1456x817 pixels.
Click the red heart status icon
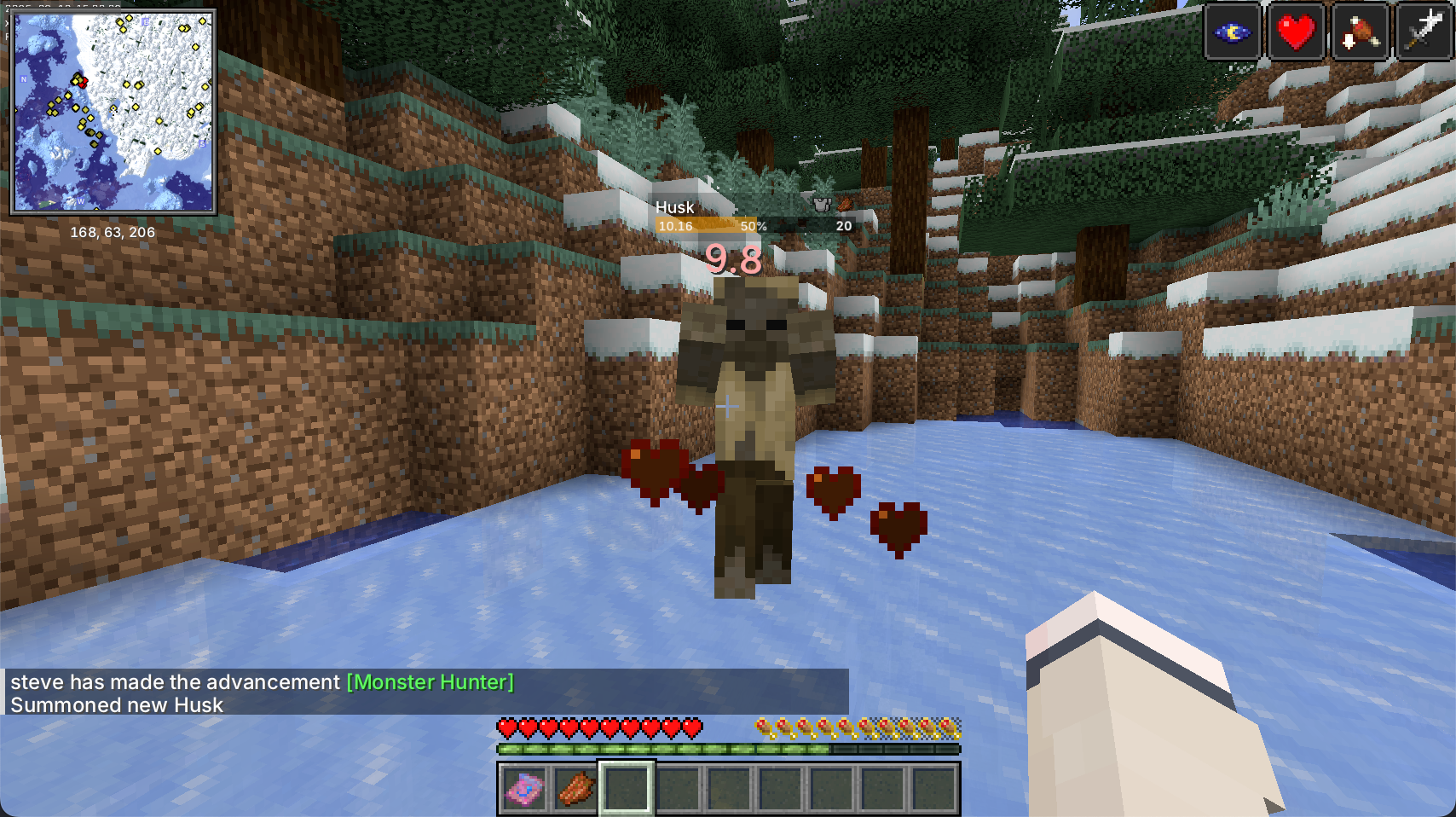(x=1296, y=32)
